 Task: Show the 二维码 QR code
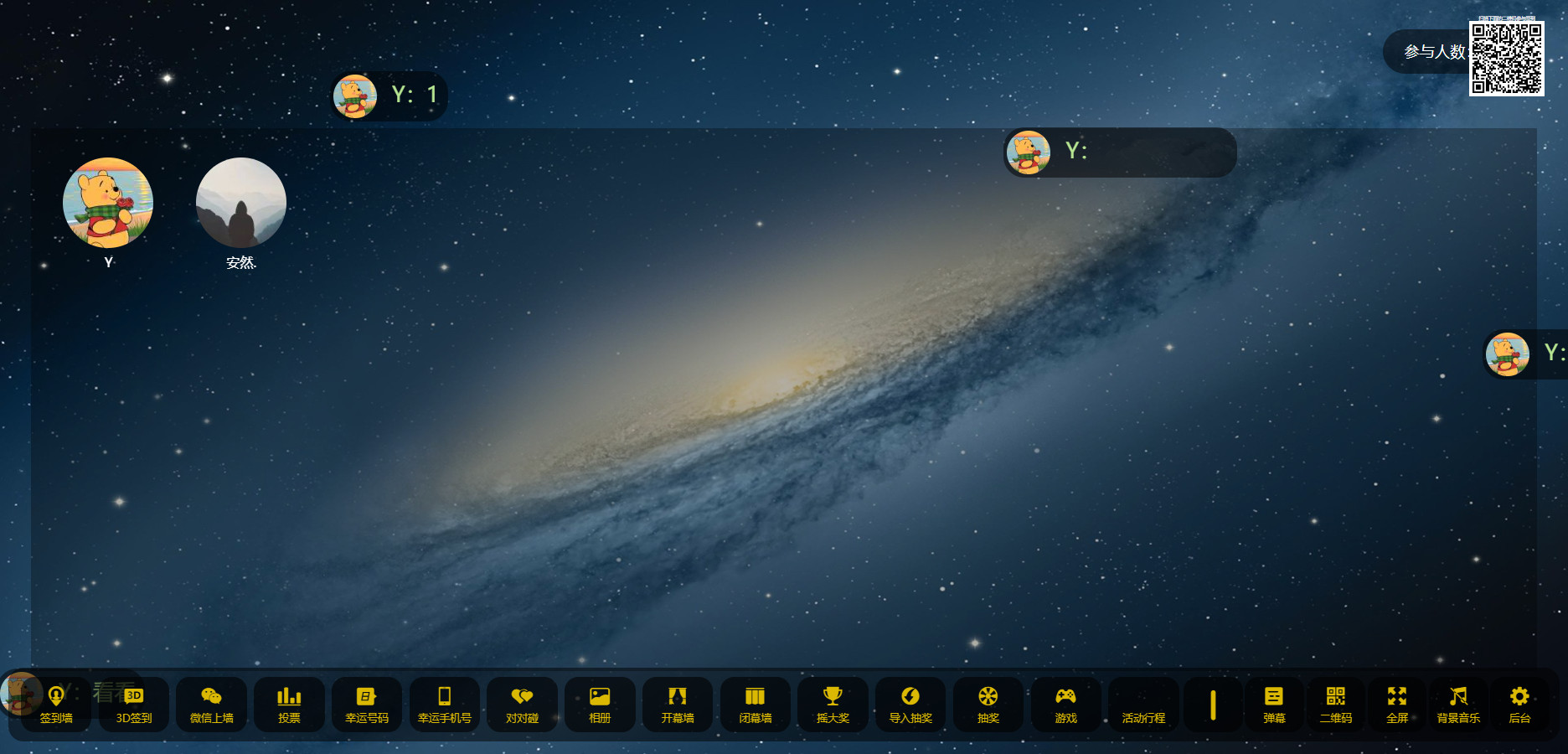click(1336, 705)
